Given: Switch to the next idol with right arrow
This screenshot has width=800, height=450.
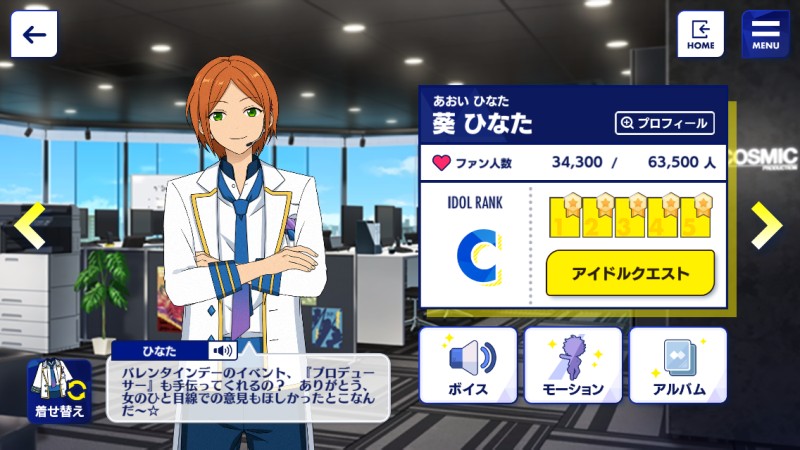Looking at the screenshot, I should [766, 225].
